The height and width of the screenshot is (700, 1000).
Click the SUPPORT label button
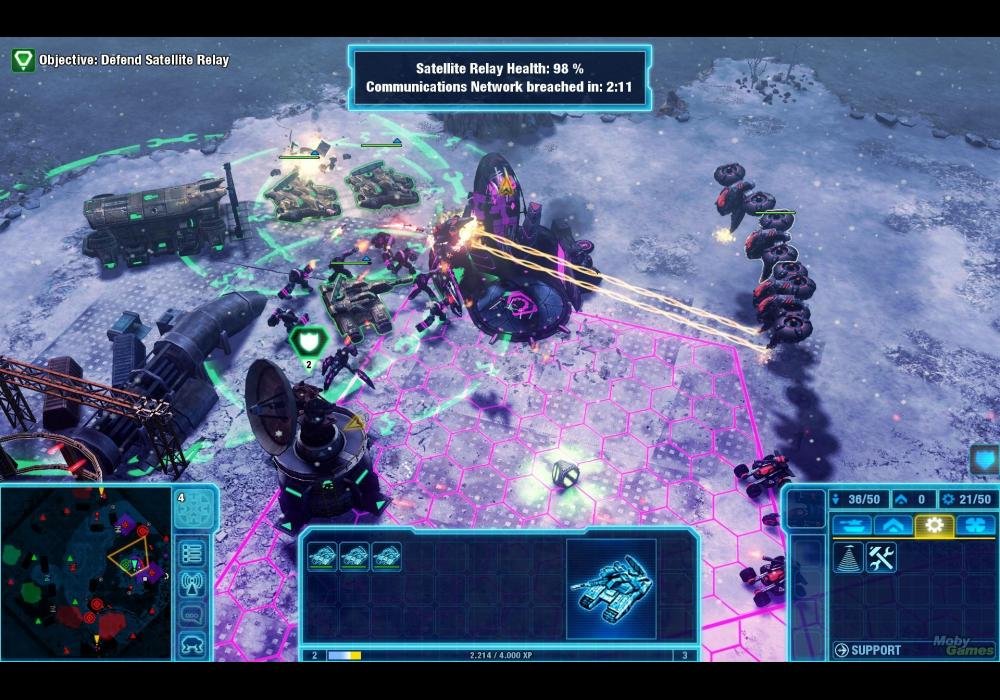868,651
